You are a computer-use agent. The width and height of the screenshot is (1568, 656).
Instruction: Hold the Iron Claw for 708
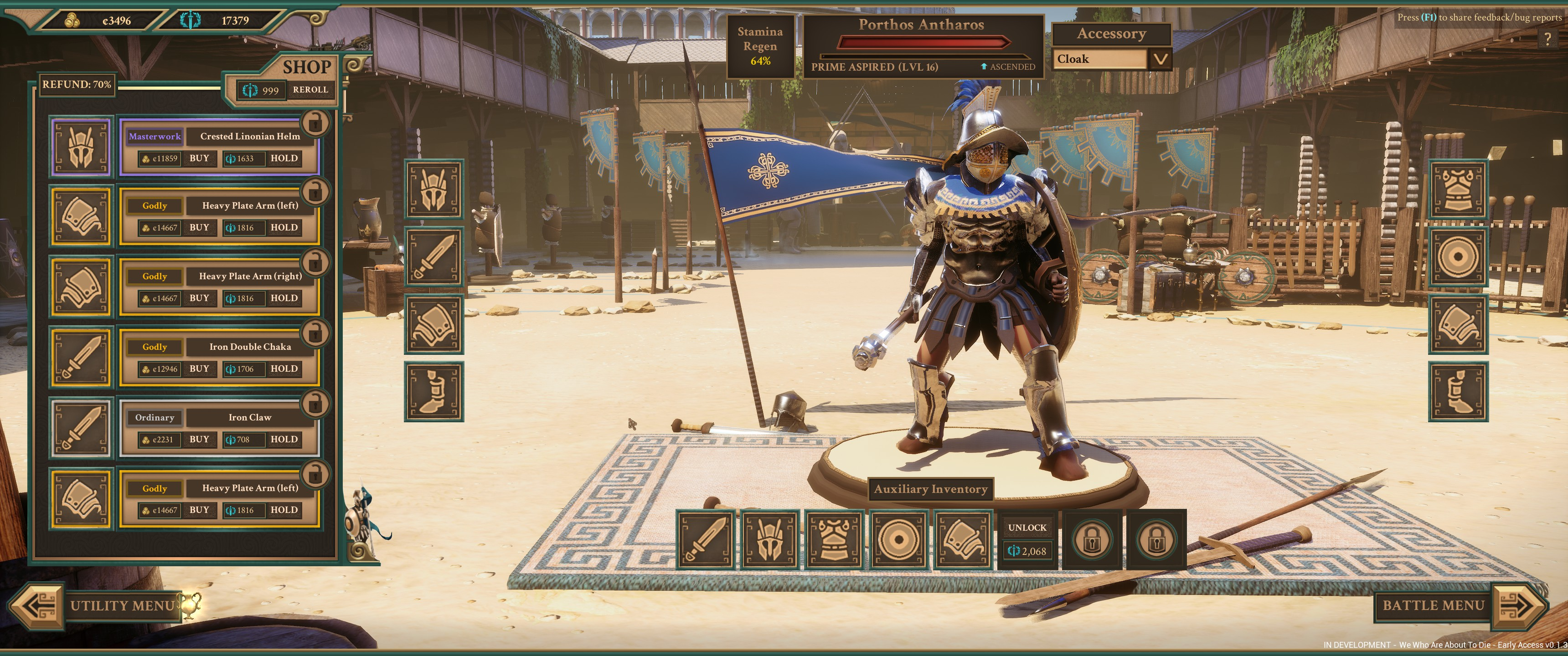click(x=284, y=439)
